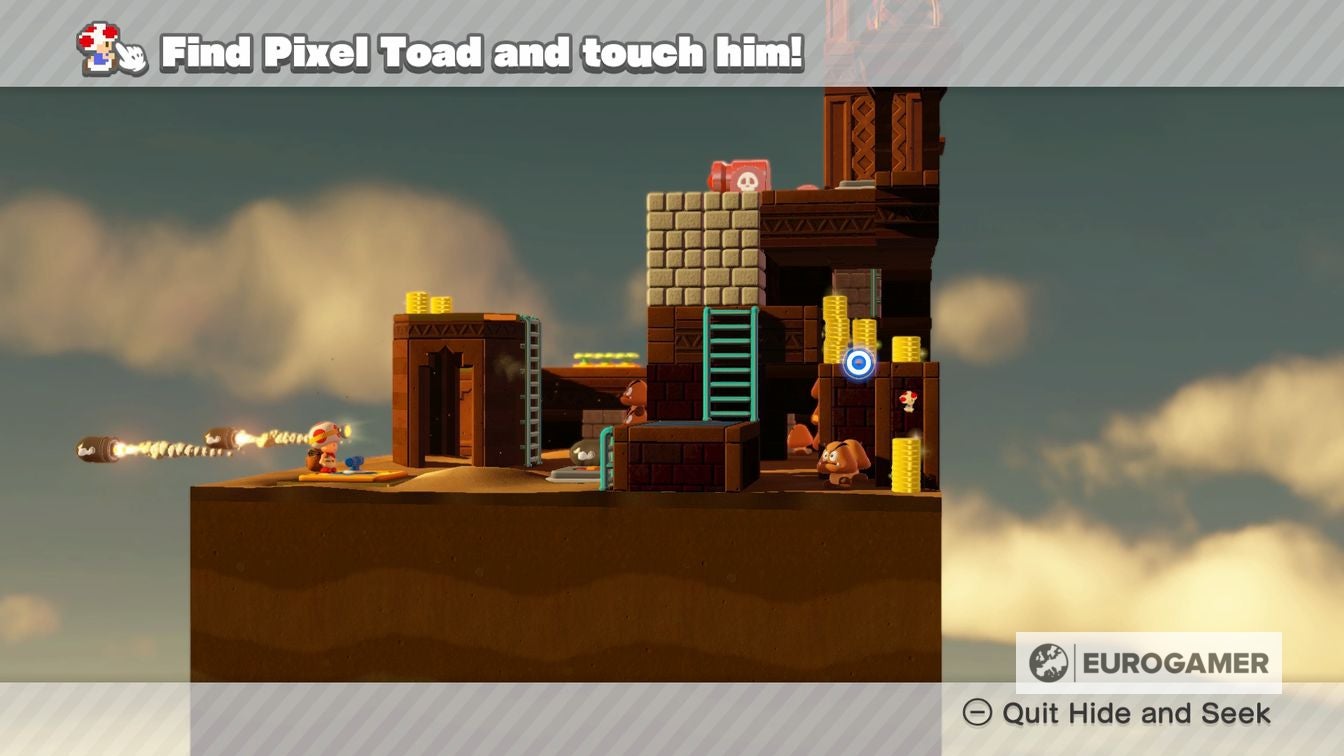
Task: Touch Pixel Toad hiding between the coin stacks
Action: tap(910, 400)
